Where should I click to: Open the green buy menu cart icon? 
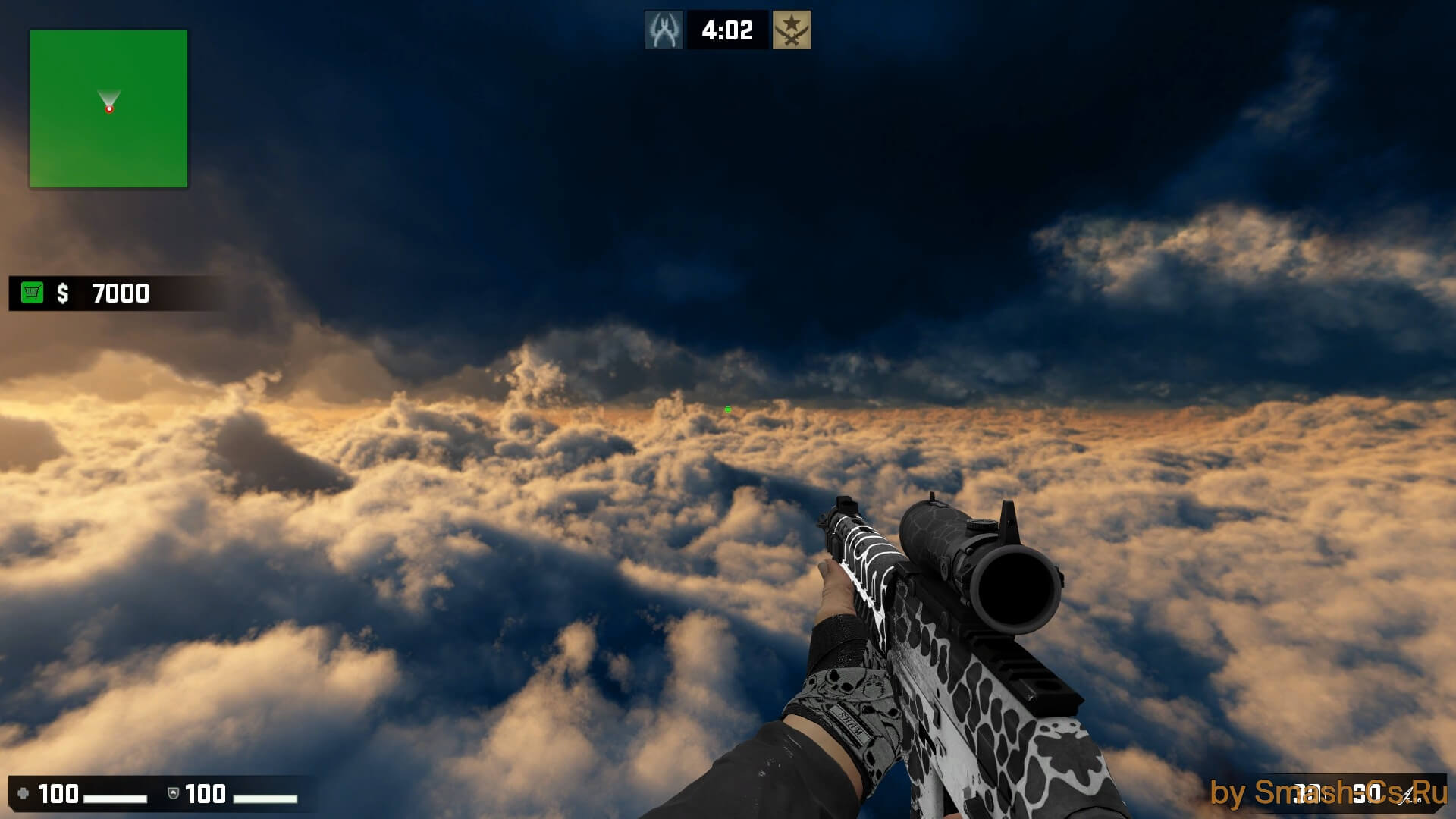coord(33,293)
